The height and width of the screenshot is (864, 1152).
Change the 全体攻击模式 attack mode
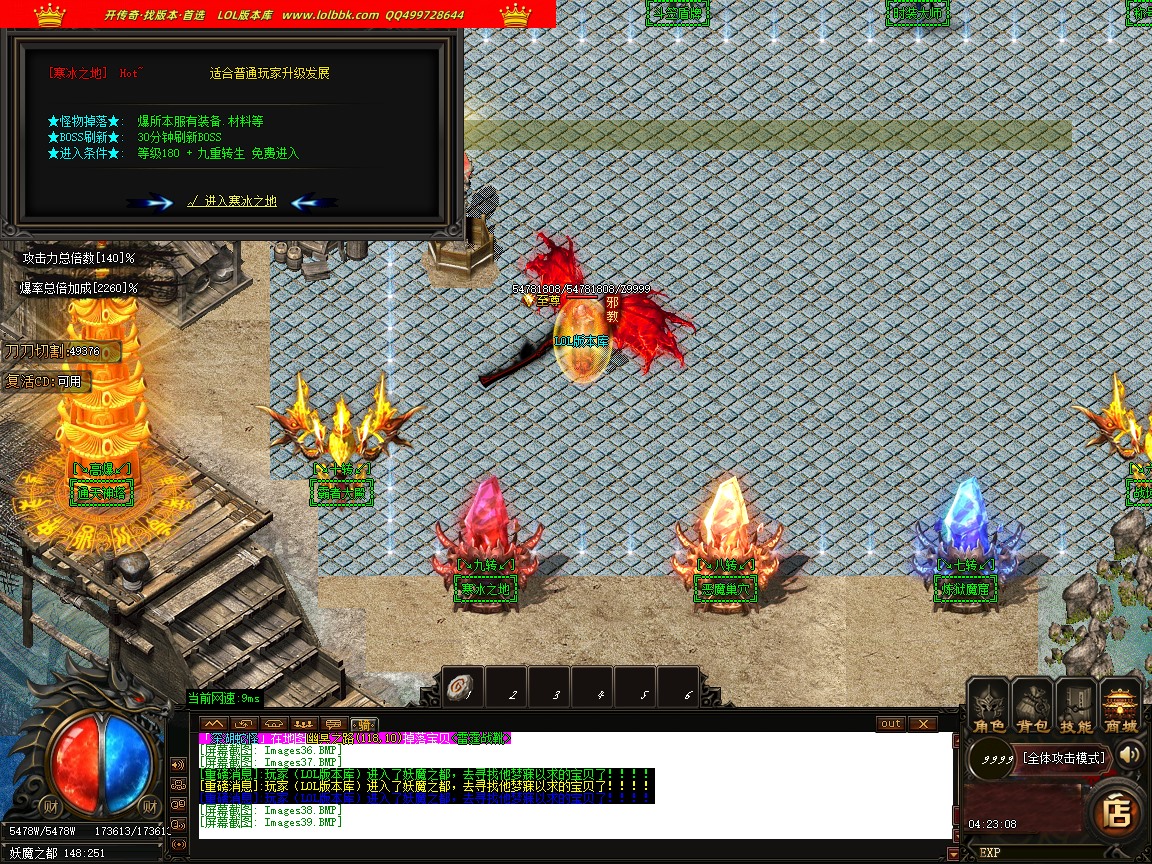pyautogui.click(x=1064, y=758)
